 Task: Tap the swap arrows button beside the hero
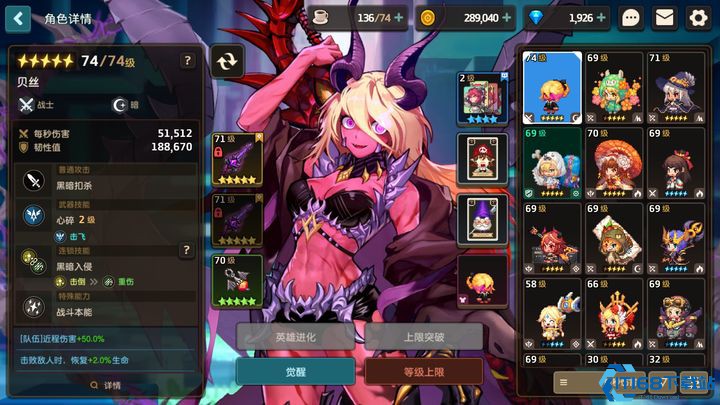click(228, 61)
